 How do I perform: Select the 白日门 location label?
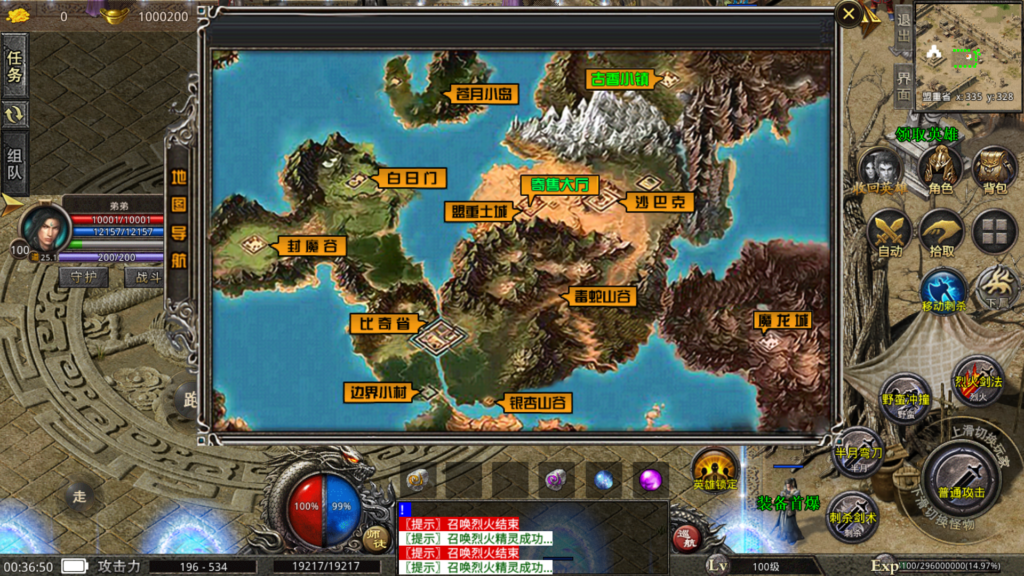410,178
